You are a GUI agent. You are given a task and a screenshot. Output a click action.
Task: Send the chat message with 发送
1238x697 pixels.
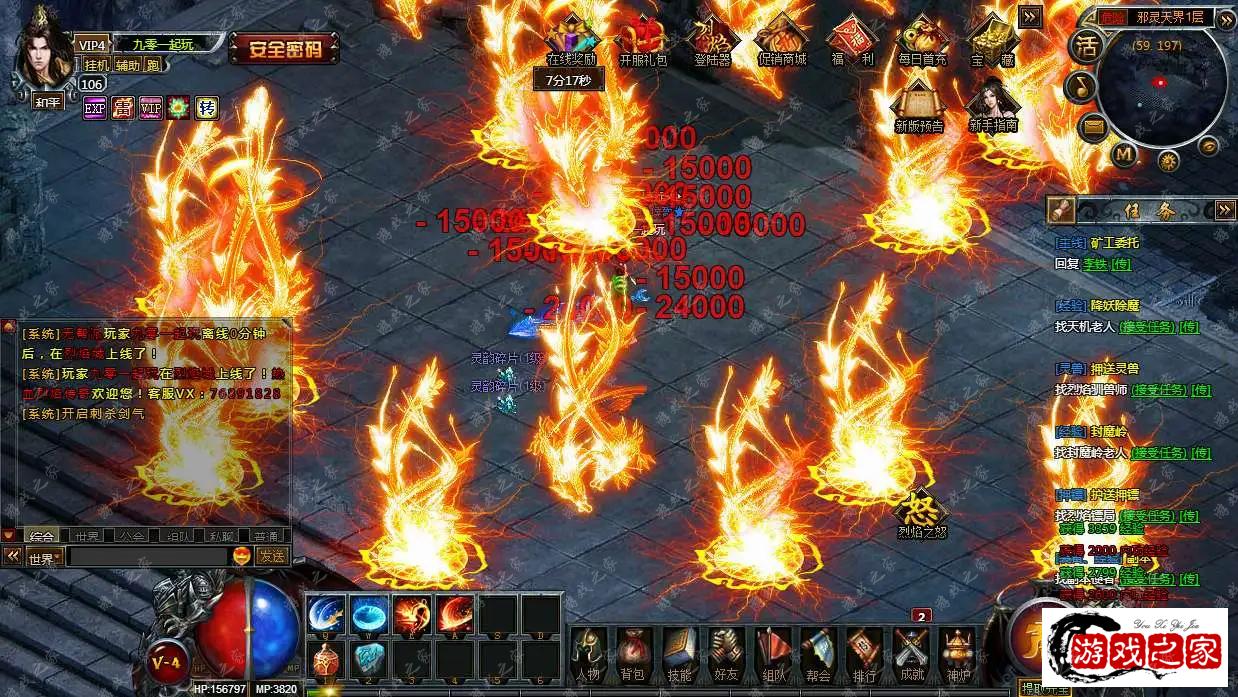271,556
